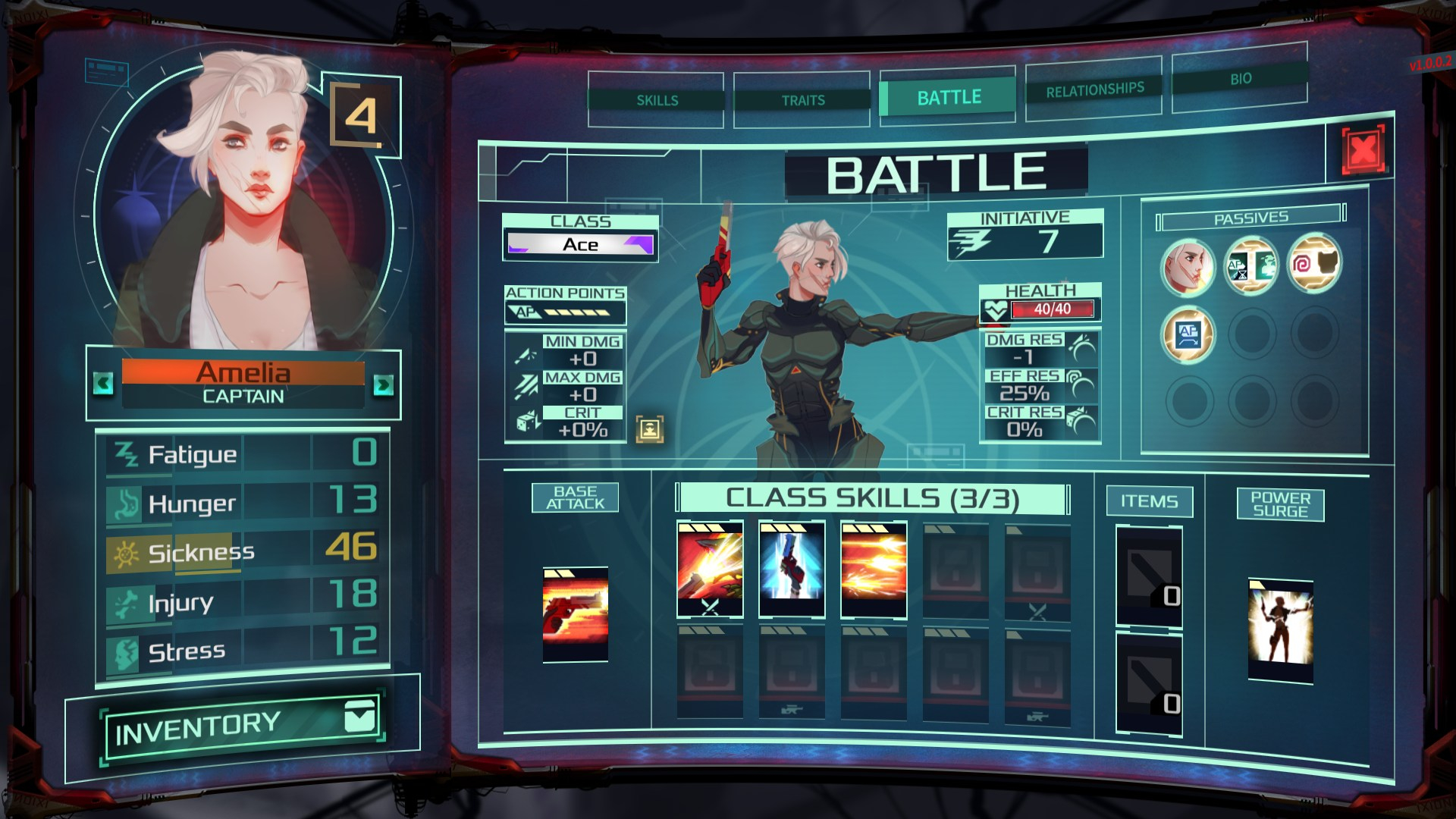Go to previous crew member arrow
1456x819 pixels.
104,384
